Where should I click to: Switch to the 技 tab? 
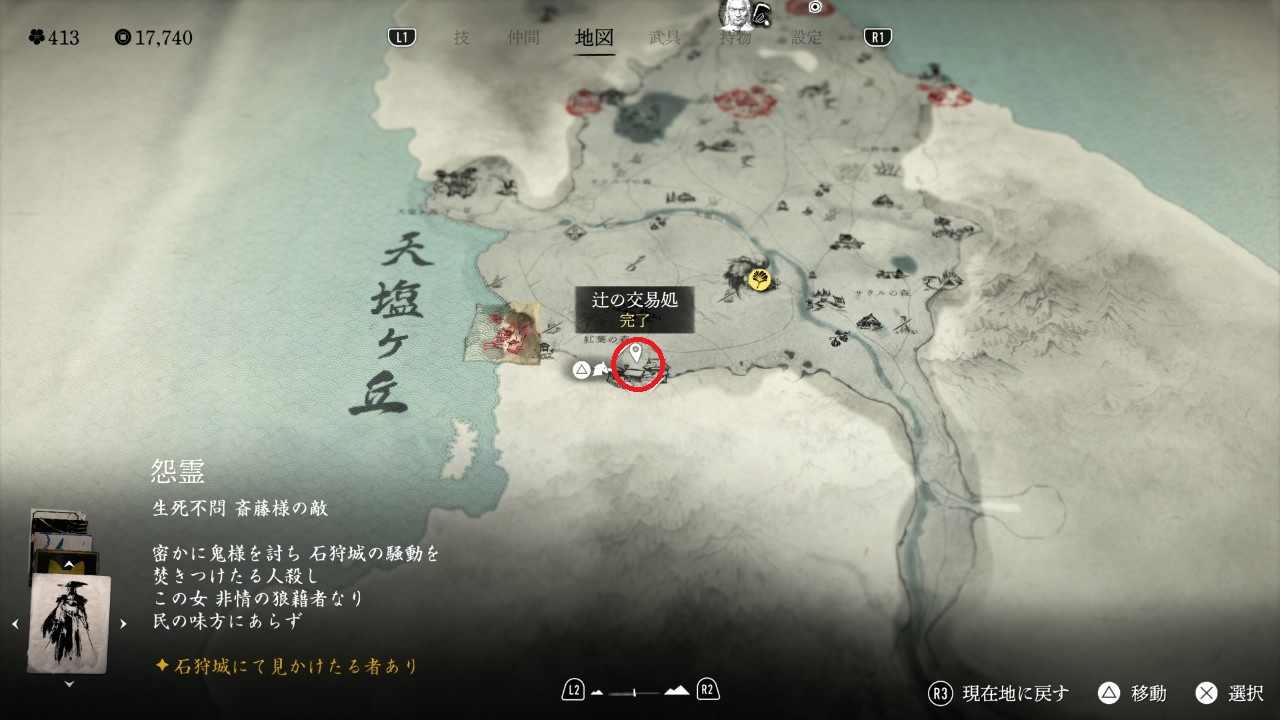point(461,38)
